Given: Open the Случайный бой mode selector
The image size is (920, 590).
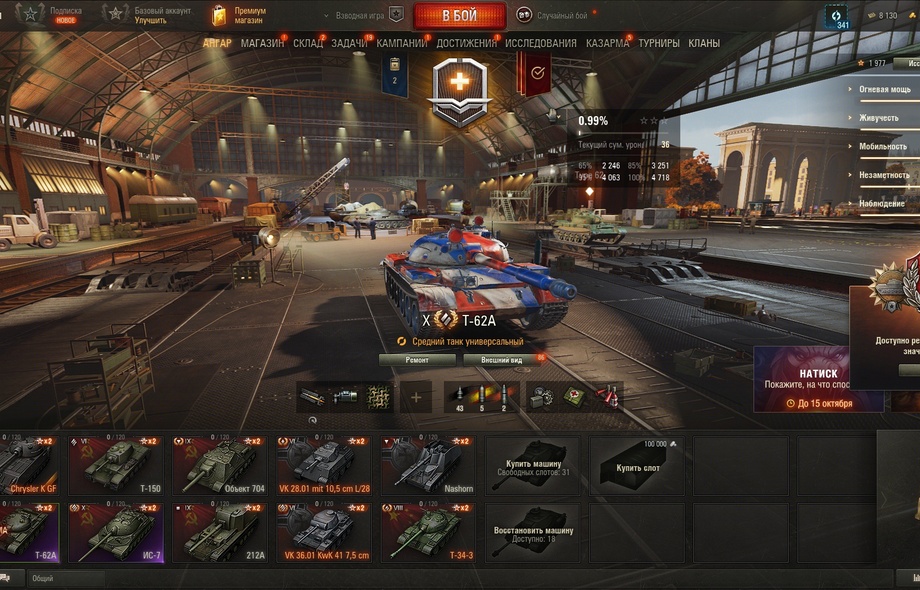Looking at the screenshot, I should tap(560, 15).
